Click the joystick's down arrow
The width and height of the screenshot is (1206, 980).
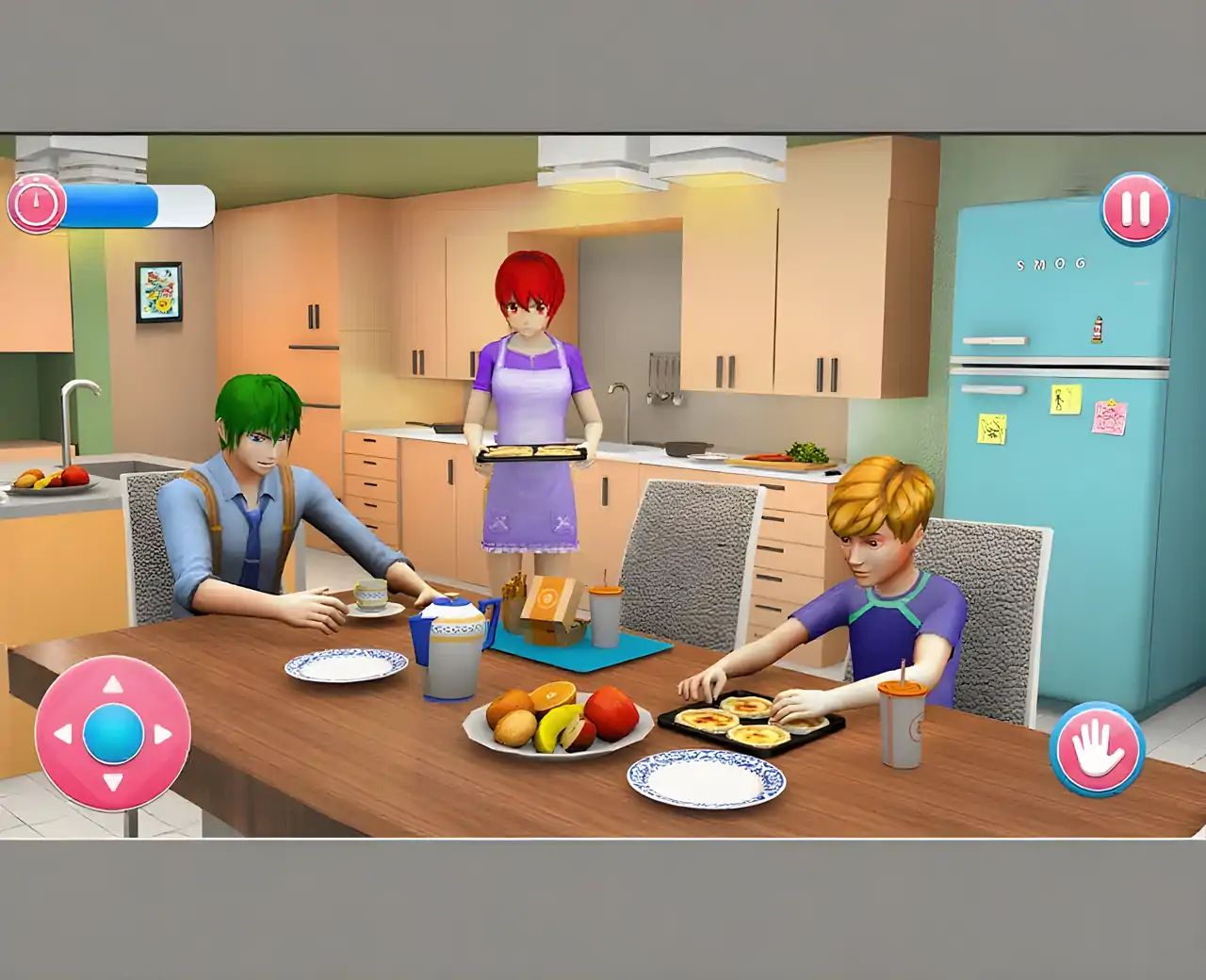[x=112, y=782]
